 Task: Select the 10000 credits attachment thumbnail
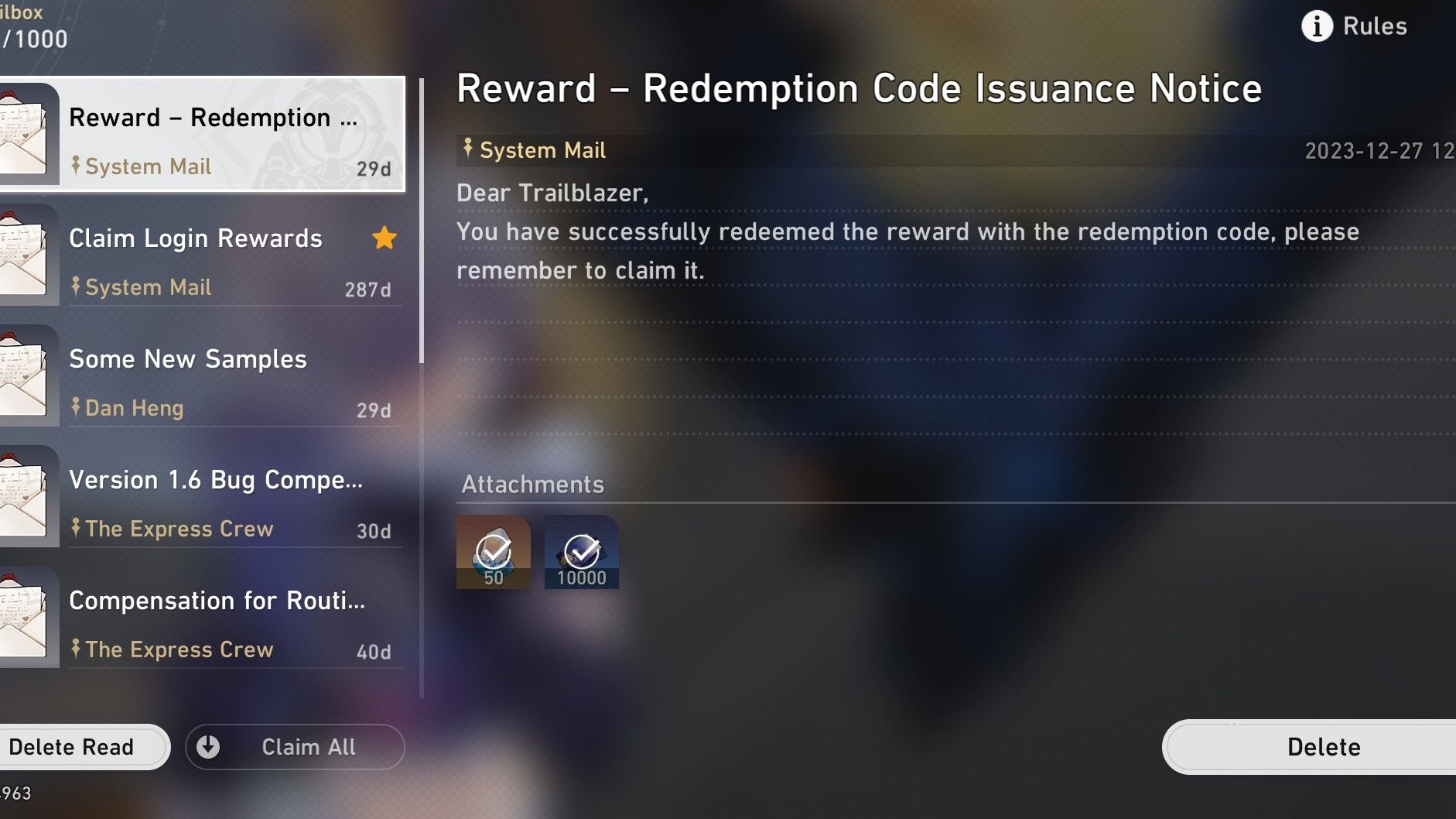pos(582,552)
